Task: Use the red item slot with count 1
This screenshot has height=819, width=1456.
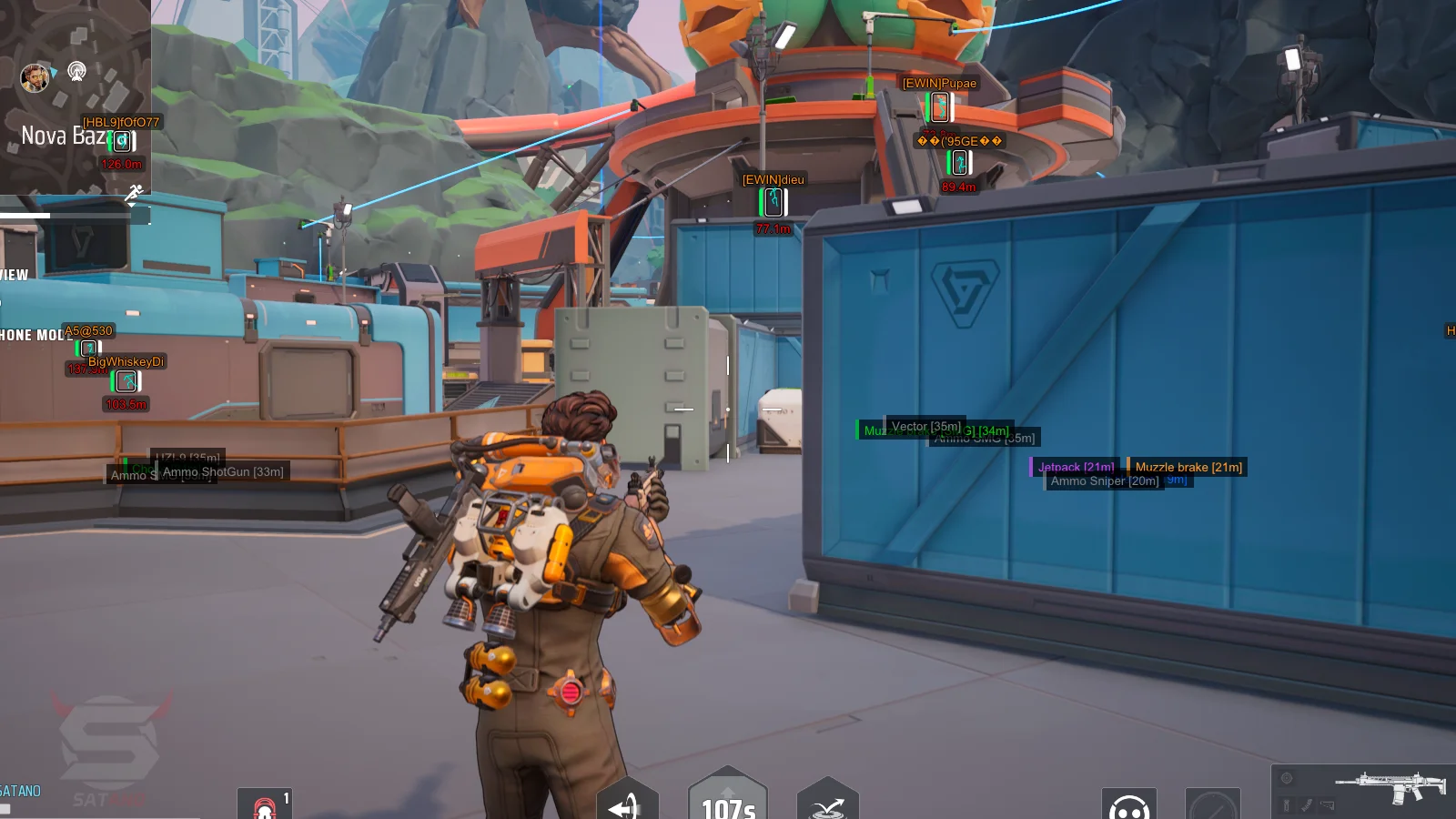Action: (265, 804)
